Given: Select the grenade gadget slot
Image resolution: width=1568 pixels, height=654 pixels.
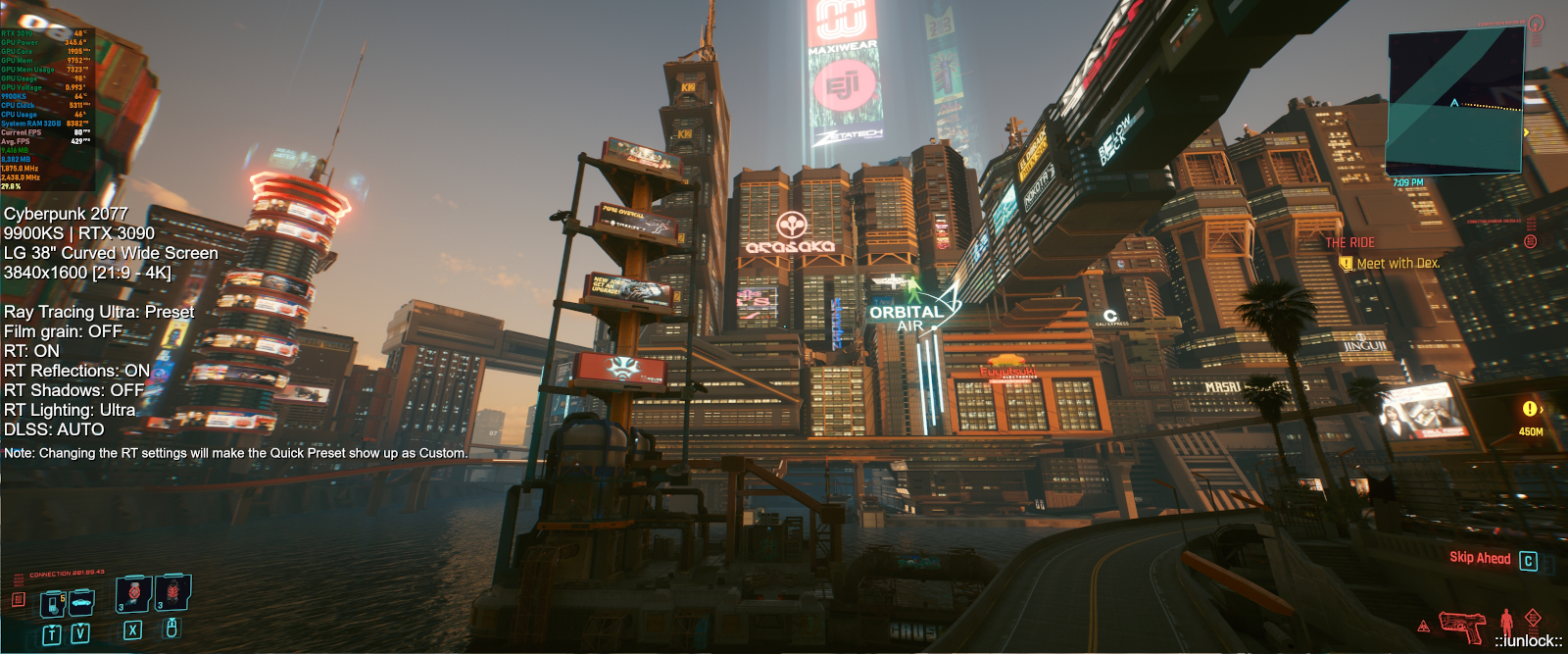Looking at the screenshot, I should pos(172,593).
